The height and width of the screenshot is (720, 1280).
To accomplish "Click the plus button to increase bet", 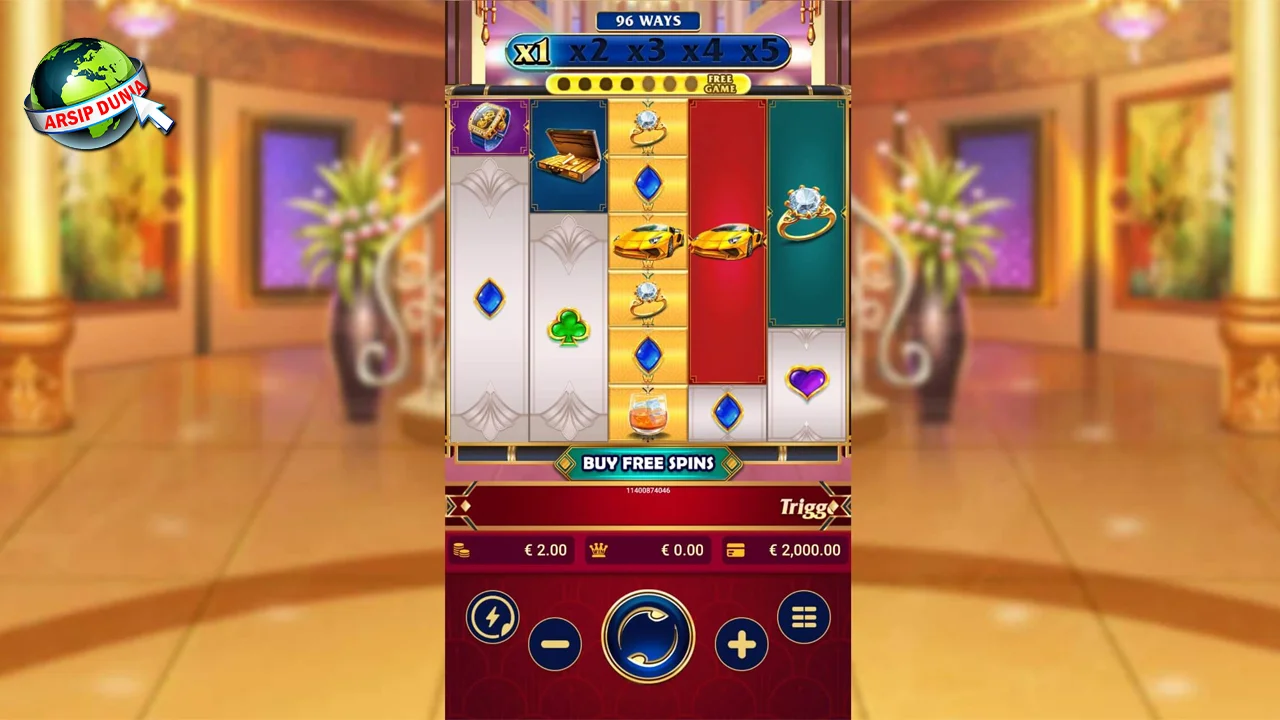I will tap(740, 645).
